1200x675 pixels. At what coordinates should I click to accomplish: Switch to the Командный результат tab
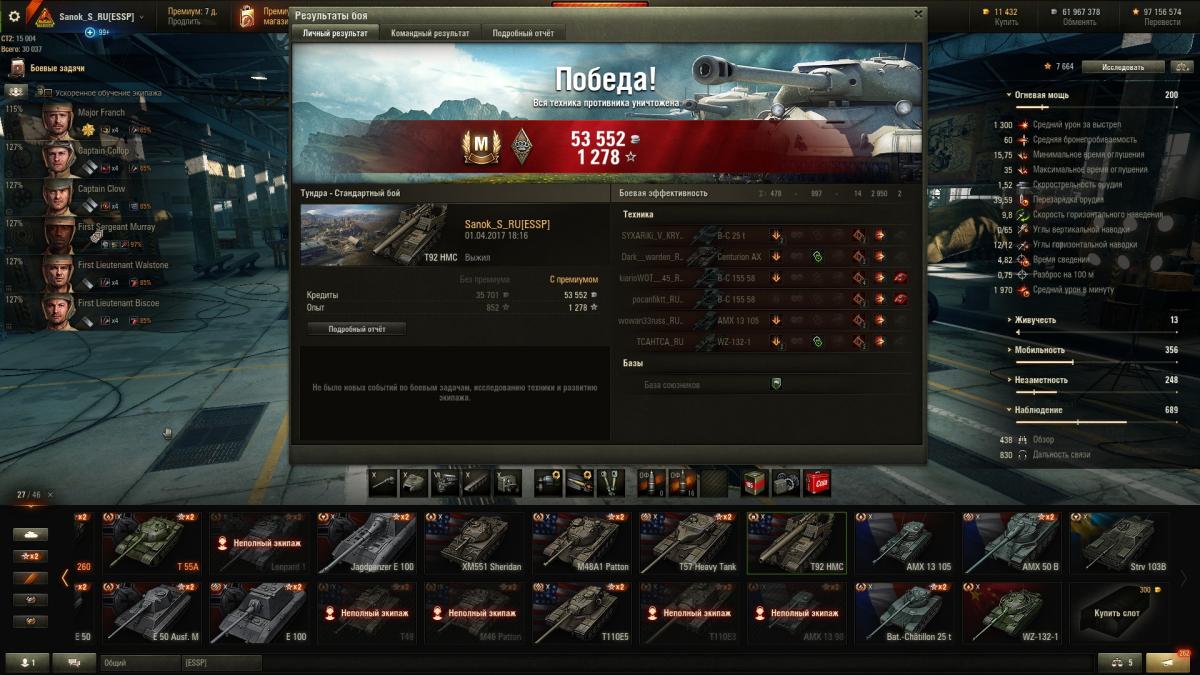[x=430, y=33]
